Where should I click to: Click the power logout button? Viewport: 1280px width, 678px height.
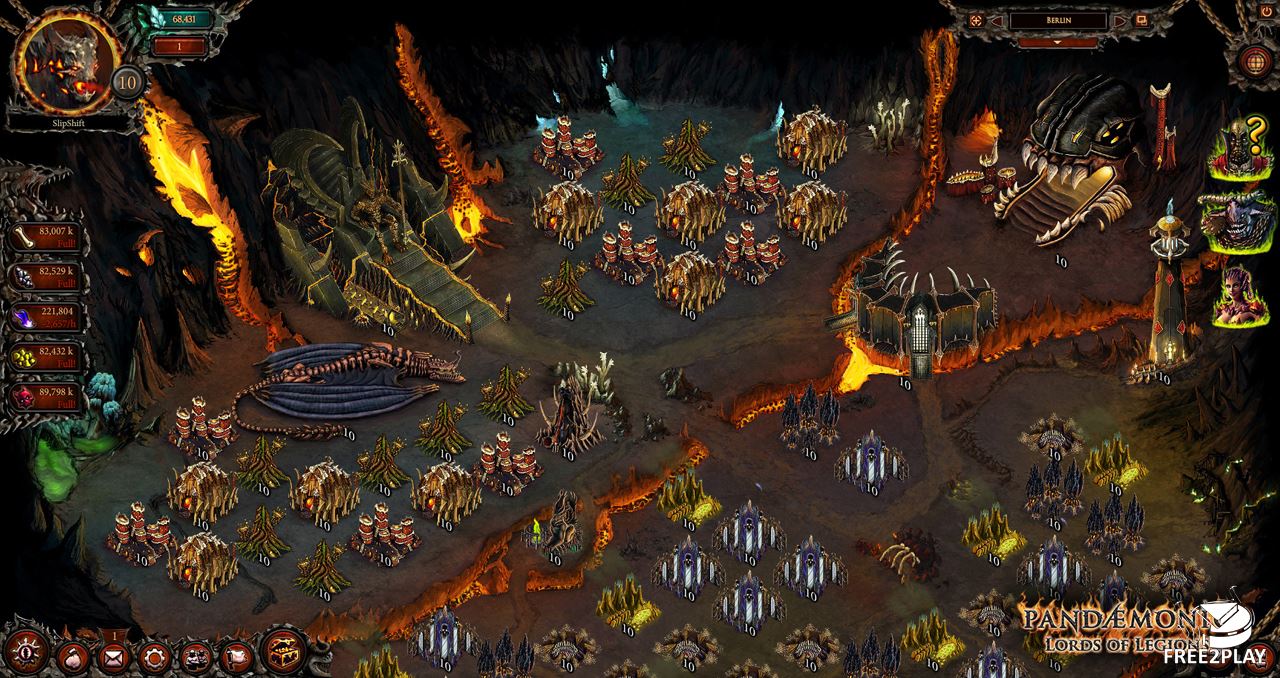coord(1265,10)
